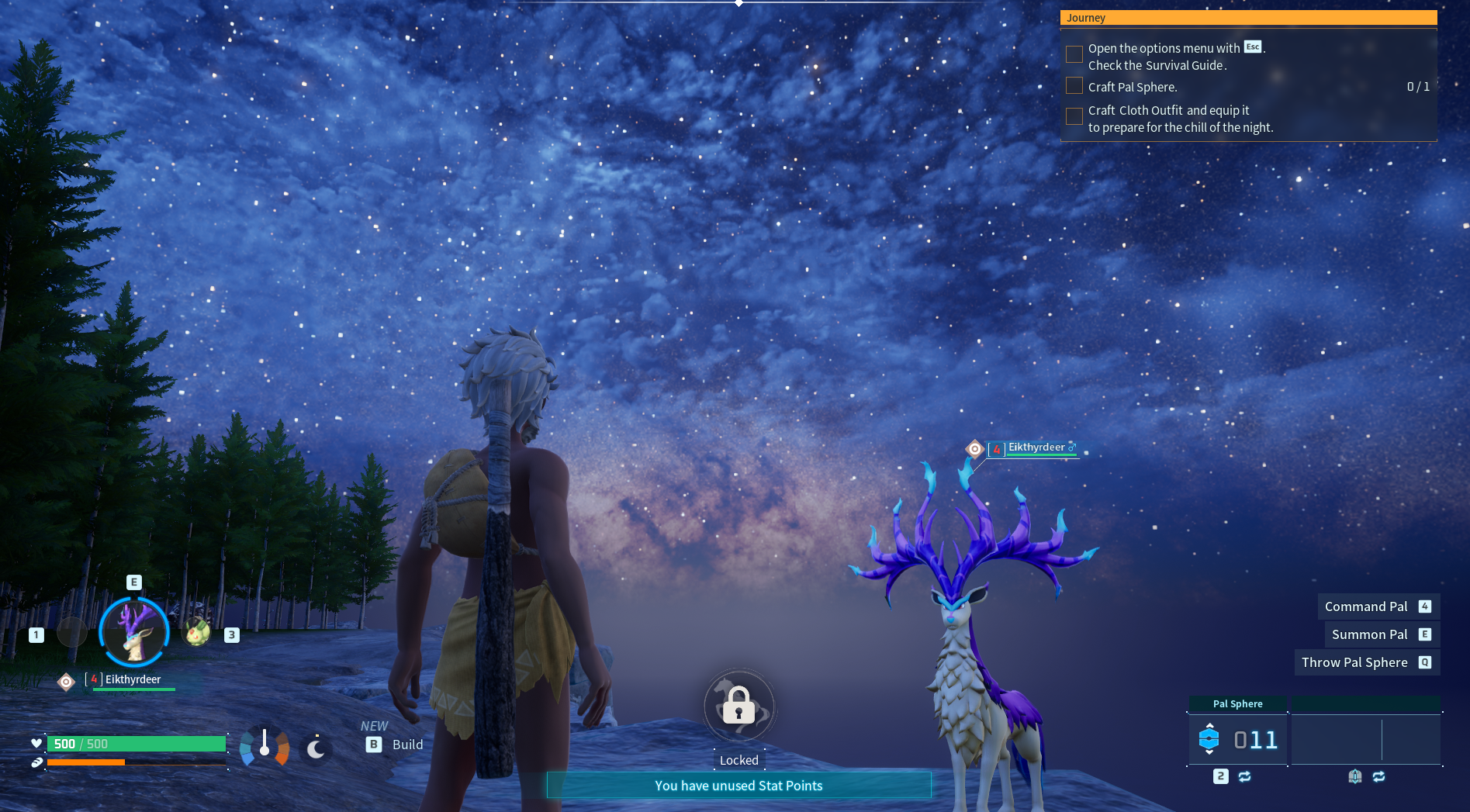Click the temperature gauge icon
The height and width of the screenshot is (812, 1470).
pyautogui.click(x=265, y=747)
